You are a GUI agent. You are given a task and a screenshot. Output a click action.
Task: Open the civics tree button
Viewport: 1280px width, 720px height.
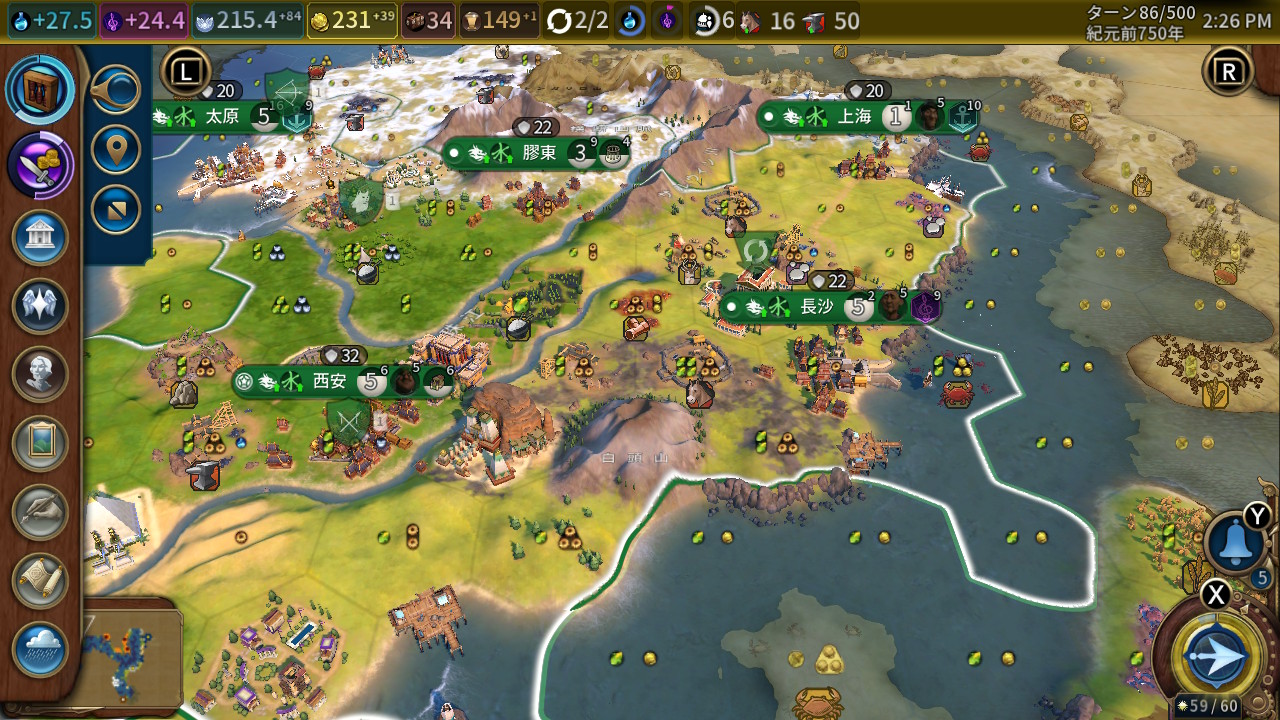tap(41, 164)
